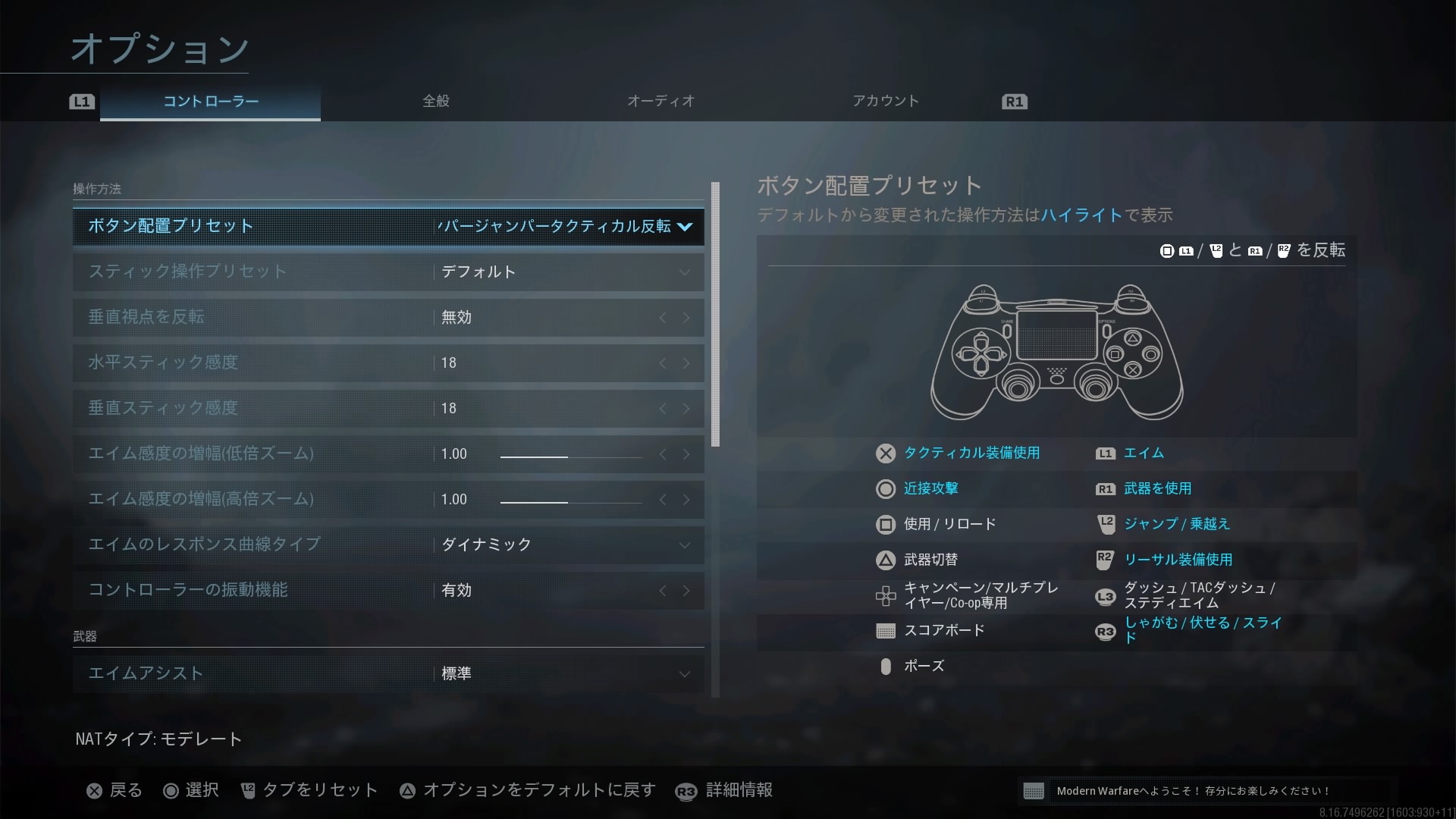Click right arrow on 垂直視点を反転
The height and width of the screenshot is (819, 1456).
click(686, 318)
